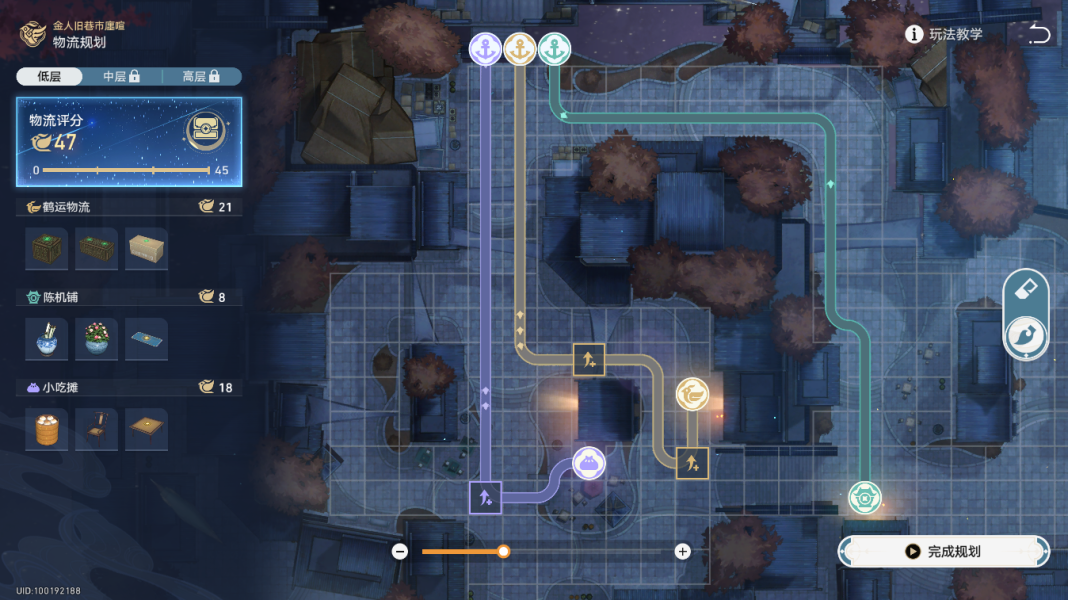Select the route drawing pen tool
Viewport: 1068px width, 600px height.
(1026, 336)
